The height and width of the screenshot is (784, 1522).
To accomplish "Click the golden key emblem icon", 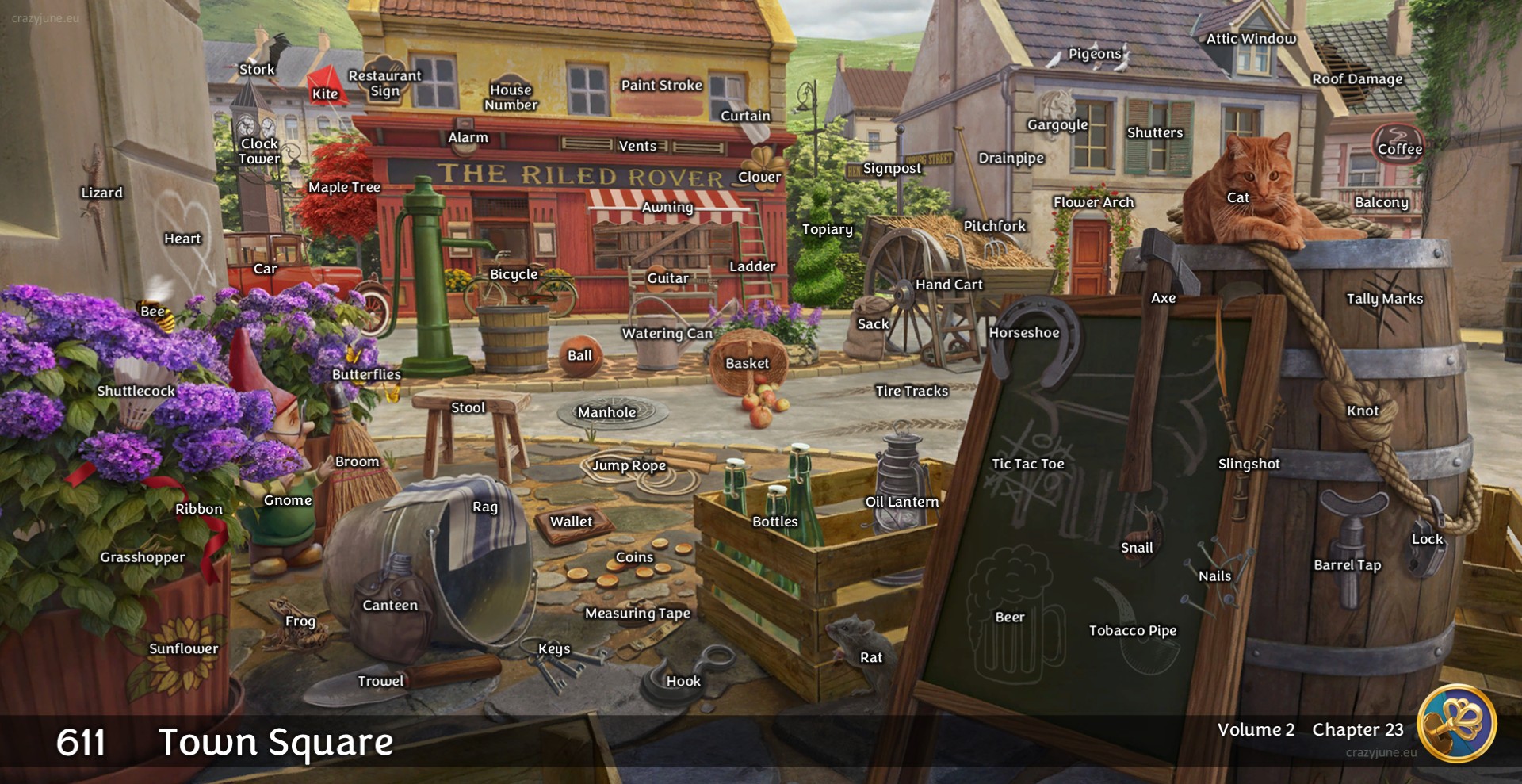I will [x=1457, y=724].
